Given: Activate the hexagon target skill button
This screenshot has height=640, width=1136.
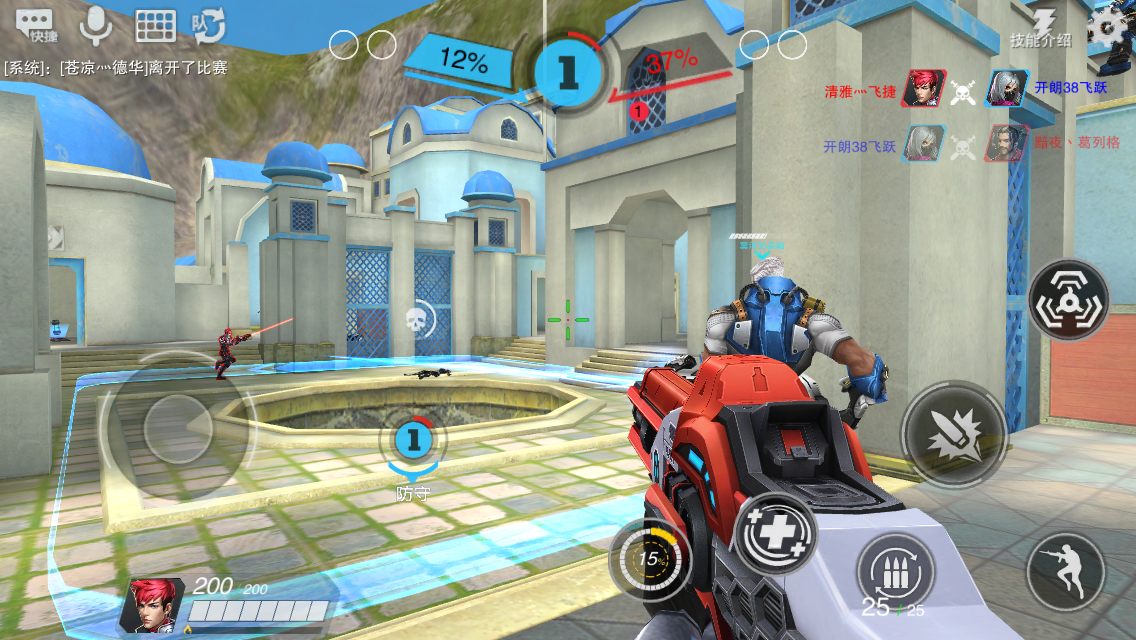Looking at the screenshot, I should [x=1068, y=300].
